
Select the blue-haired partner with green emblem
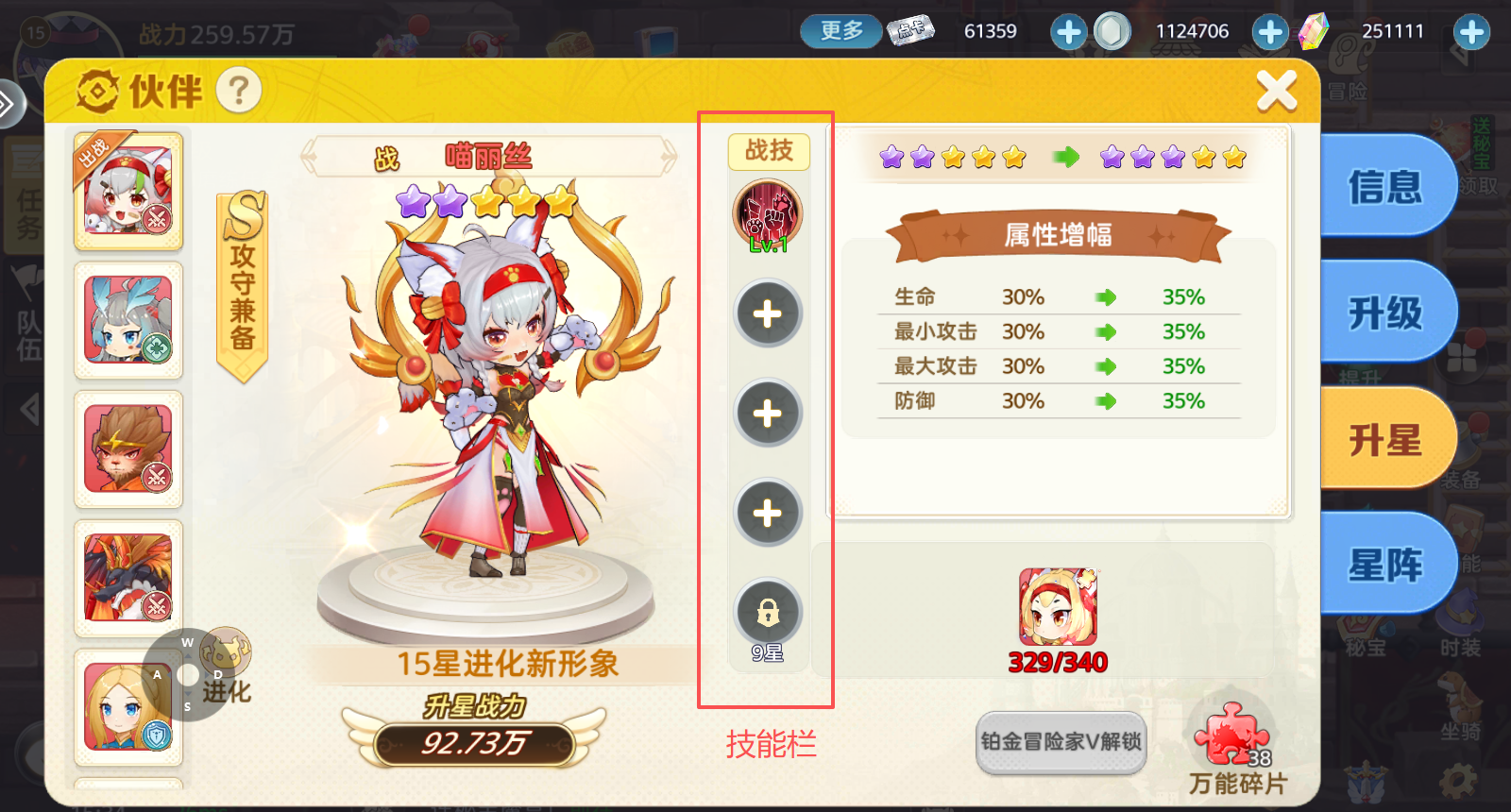tap(127, 321)
